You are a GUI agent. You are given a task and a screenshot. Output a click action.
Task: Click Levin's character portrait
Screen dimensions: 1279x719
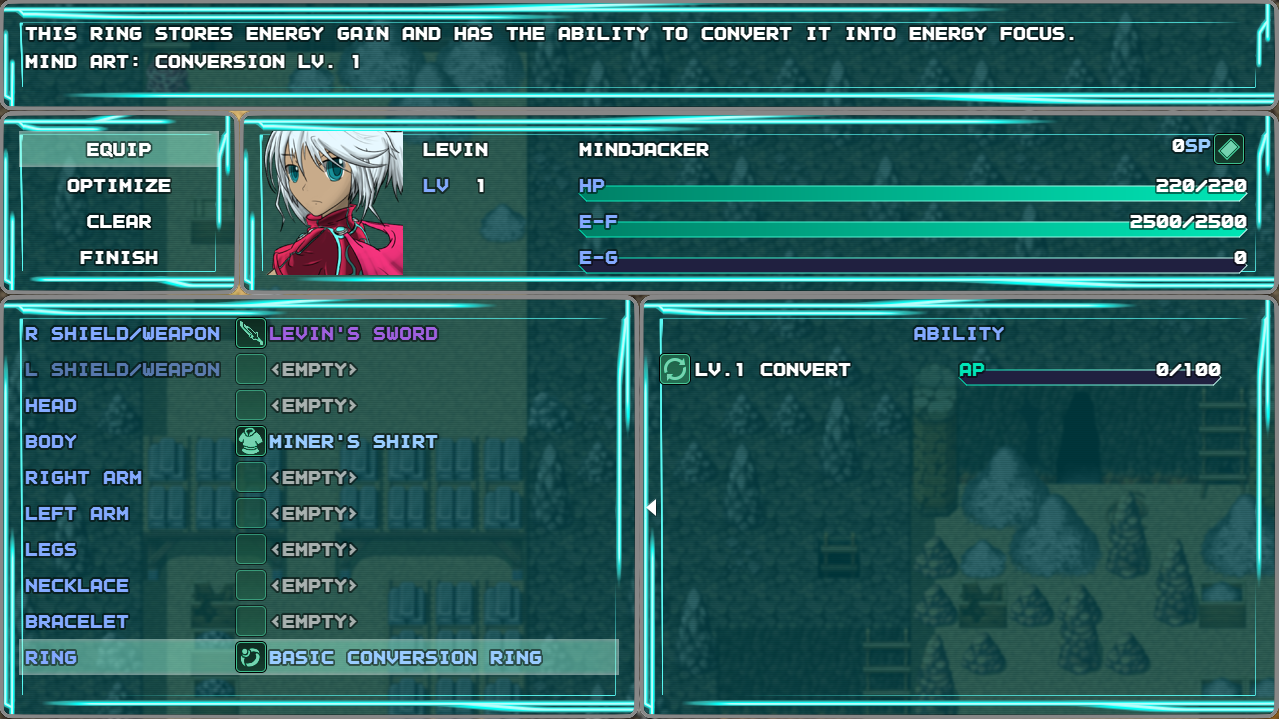click(333, 203)
